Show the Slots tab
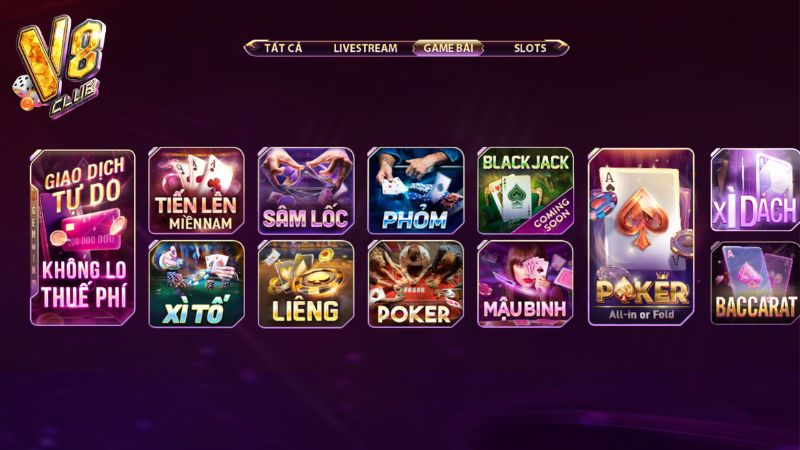Viewport: 800px width, 450px height. pyautogui.click(x=530, y=48)
